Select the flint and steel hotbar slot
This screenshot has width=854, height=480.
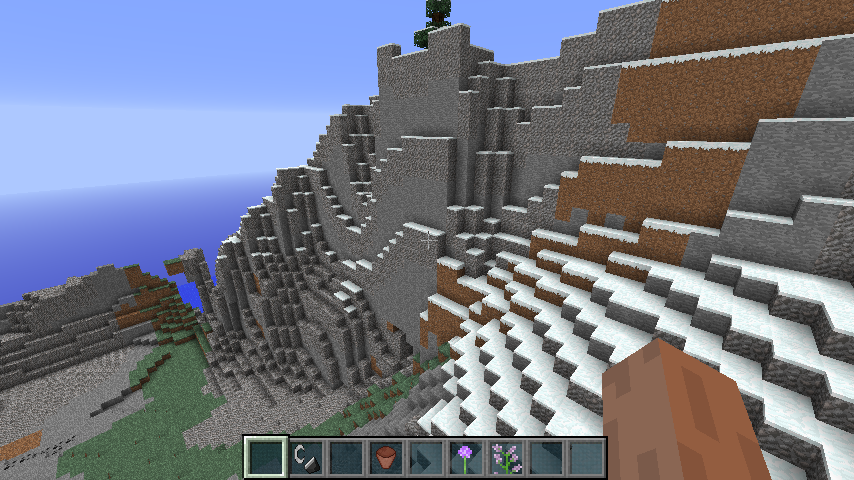click(305, 458)
